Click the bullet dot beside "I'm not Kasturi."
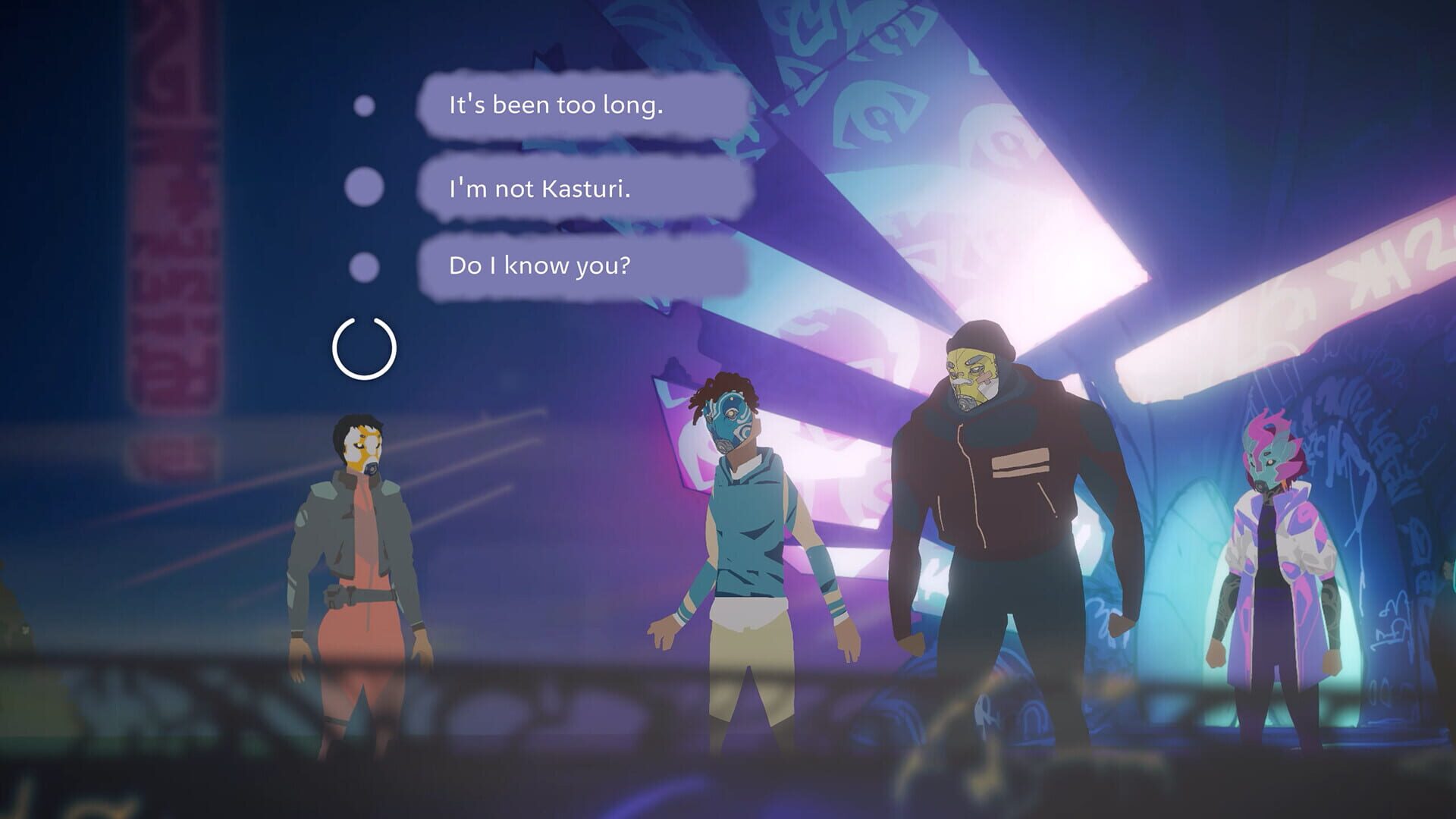The height and width of the screenshot is (819, 1456). pos(364,186)
